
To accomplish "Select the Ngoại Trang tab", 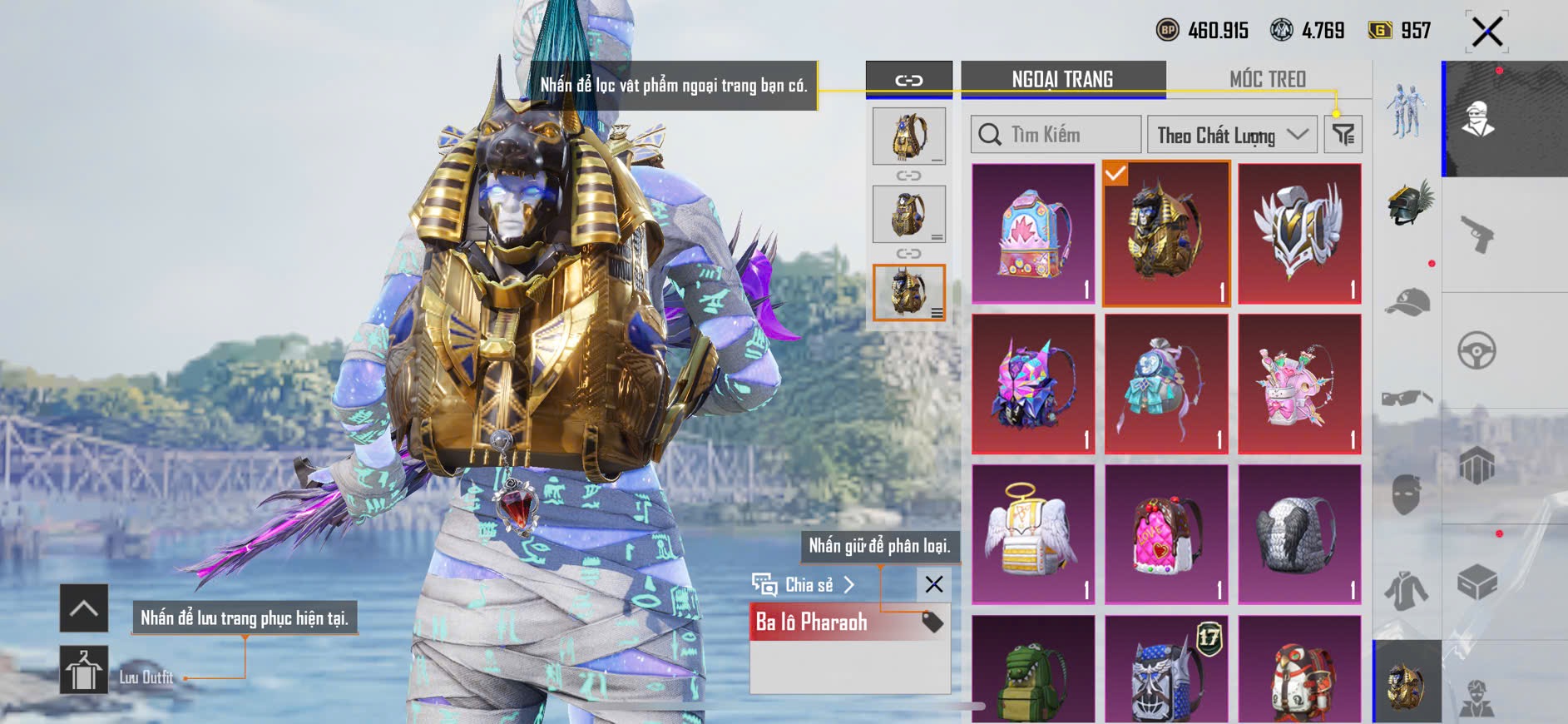I will click(1062, 79).
